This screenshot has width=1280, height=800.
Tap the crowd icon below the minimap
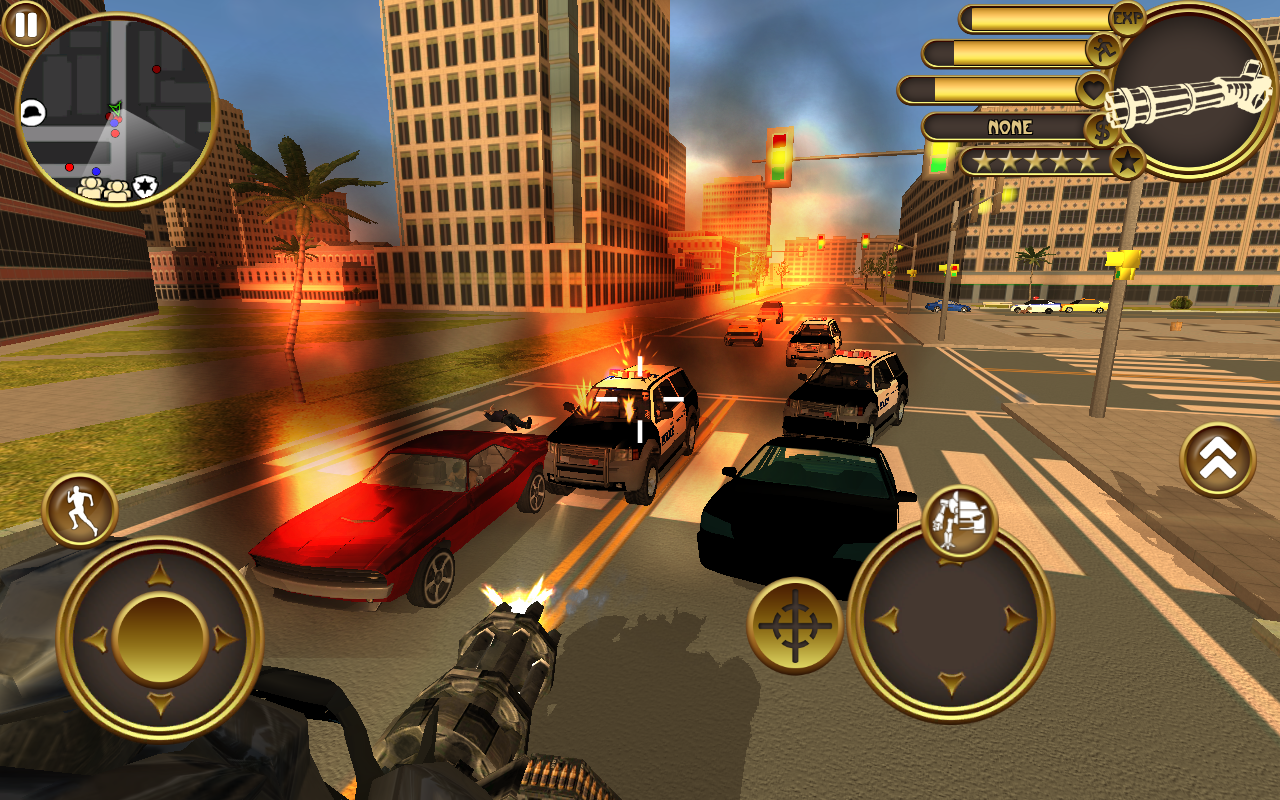point(95,187)
